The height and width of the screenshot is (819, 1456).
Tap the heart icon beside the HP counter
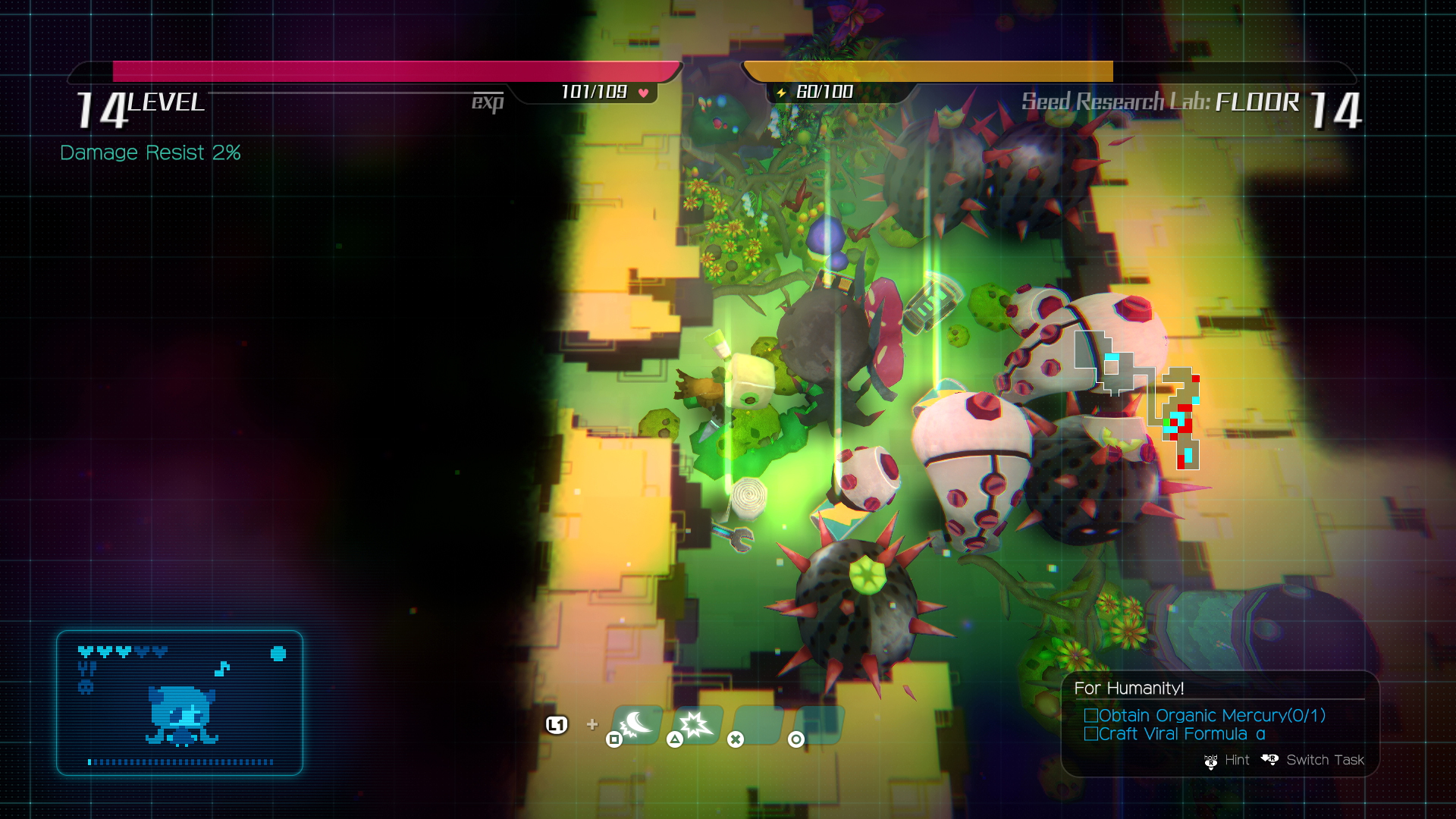pos(642,93)
